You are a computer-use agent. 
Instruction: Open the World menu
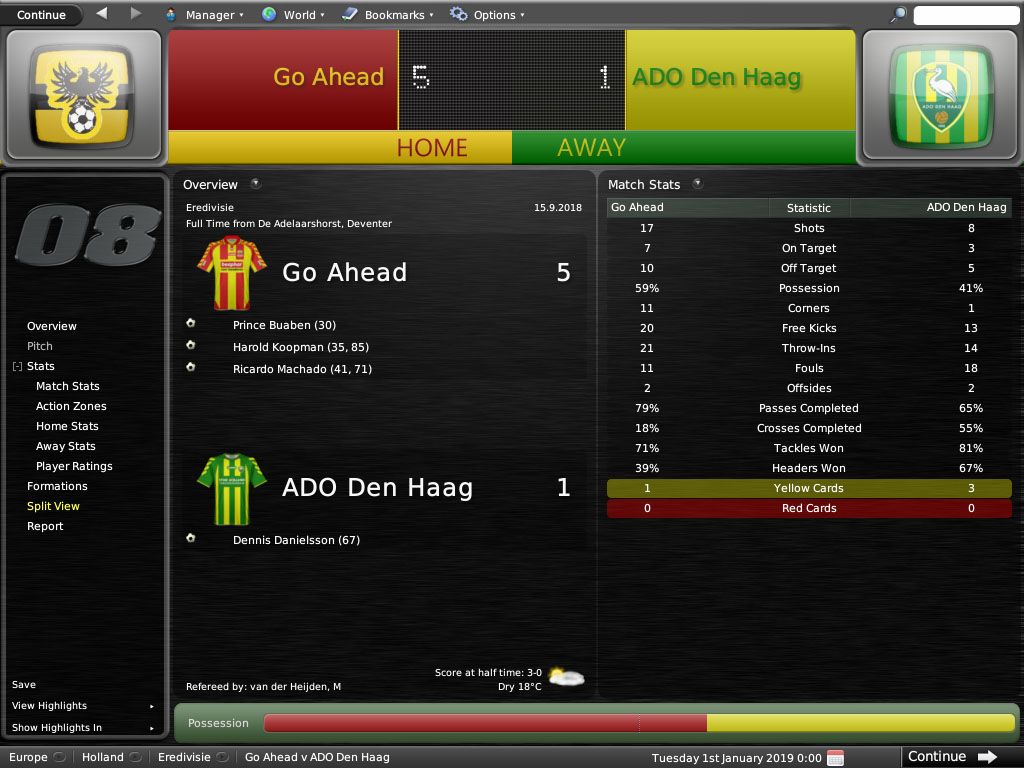click(x=293, y=15)
